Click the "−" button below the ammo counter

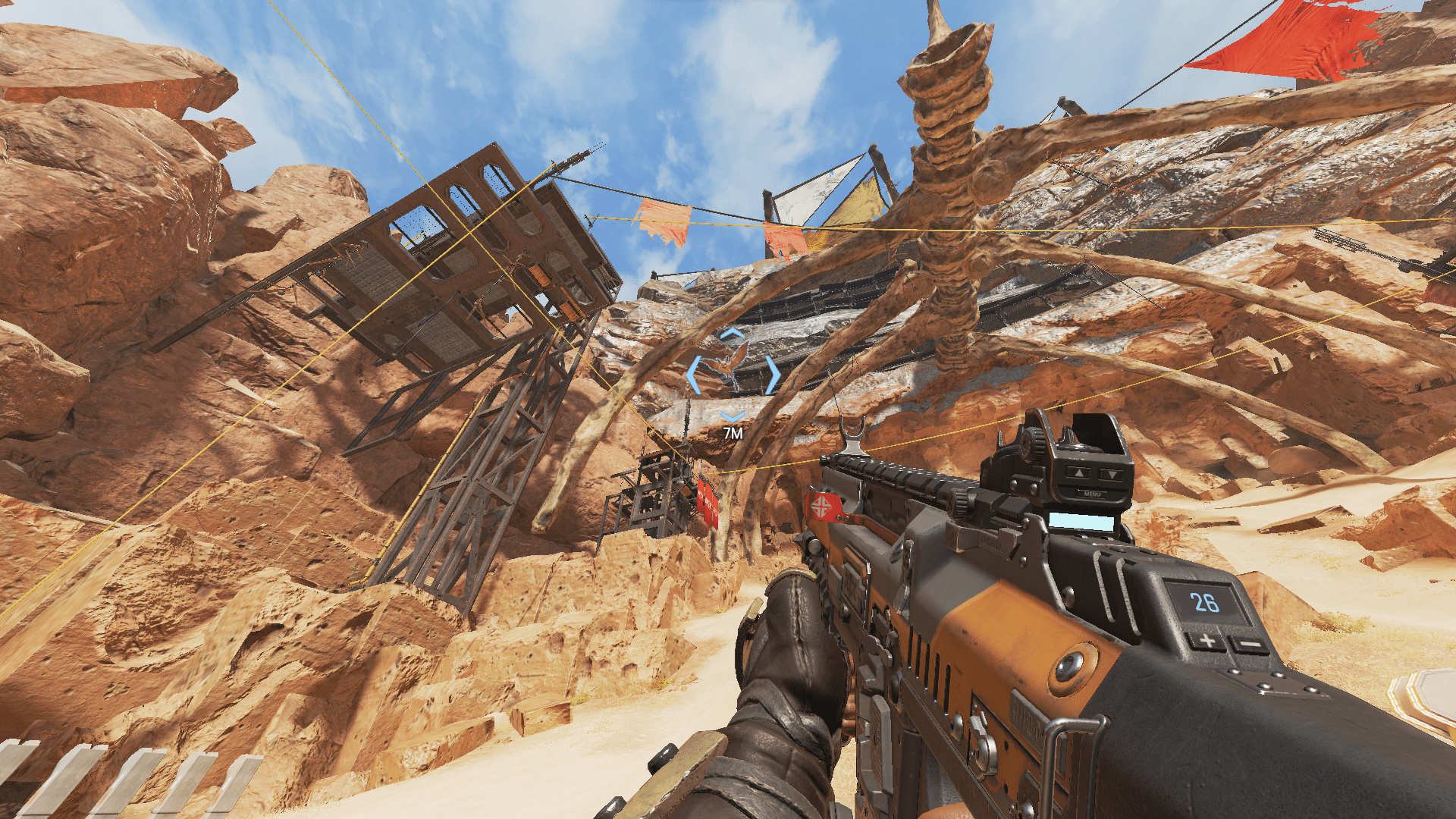[1251, 643]
